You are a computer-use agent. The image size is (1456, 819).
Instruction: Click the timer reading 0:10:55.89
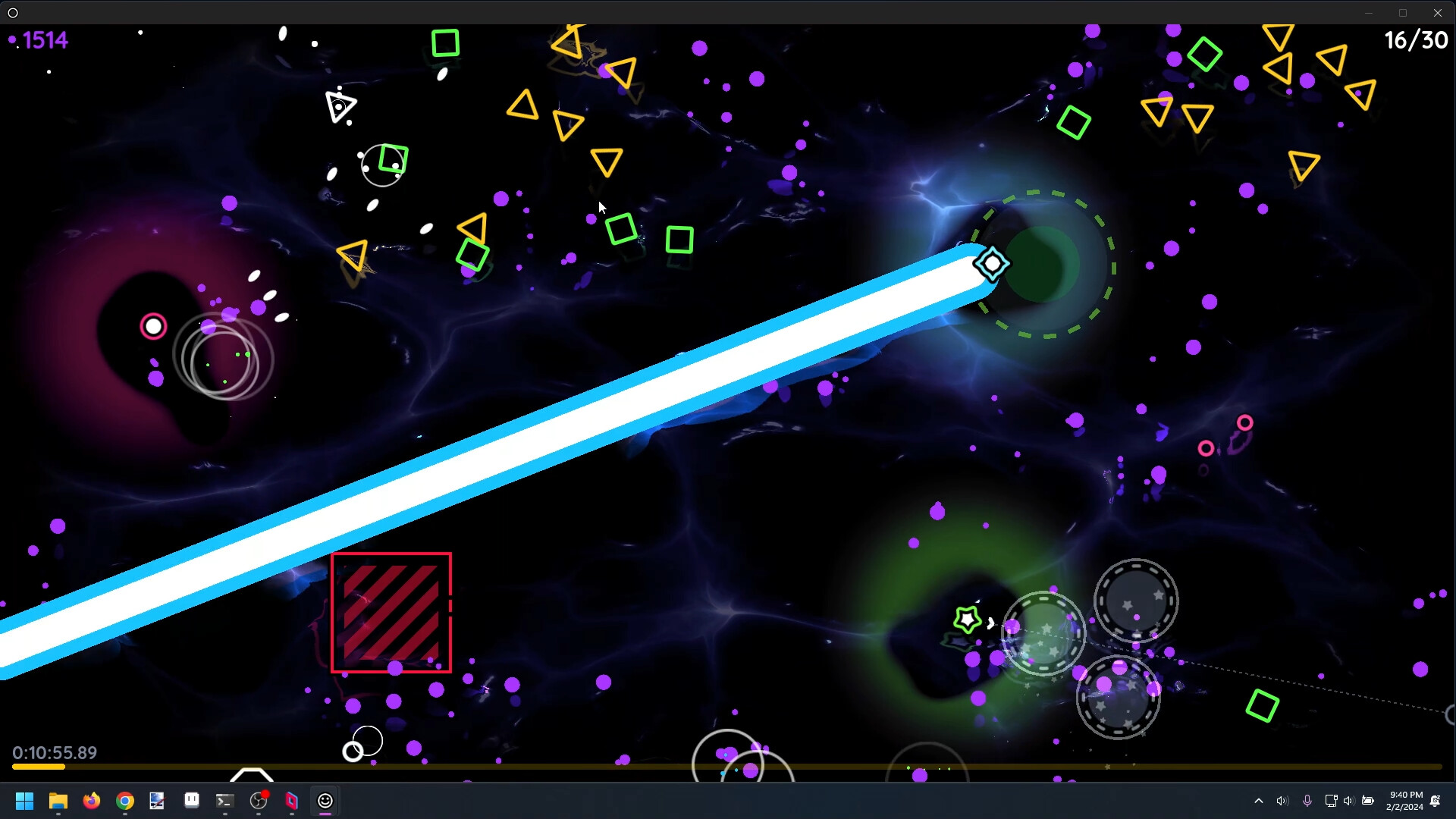click(55, 753)
